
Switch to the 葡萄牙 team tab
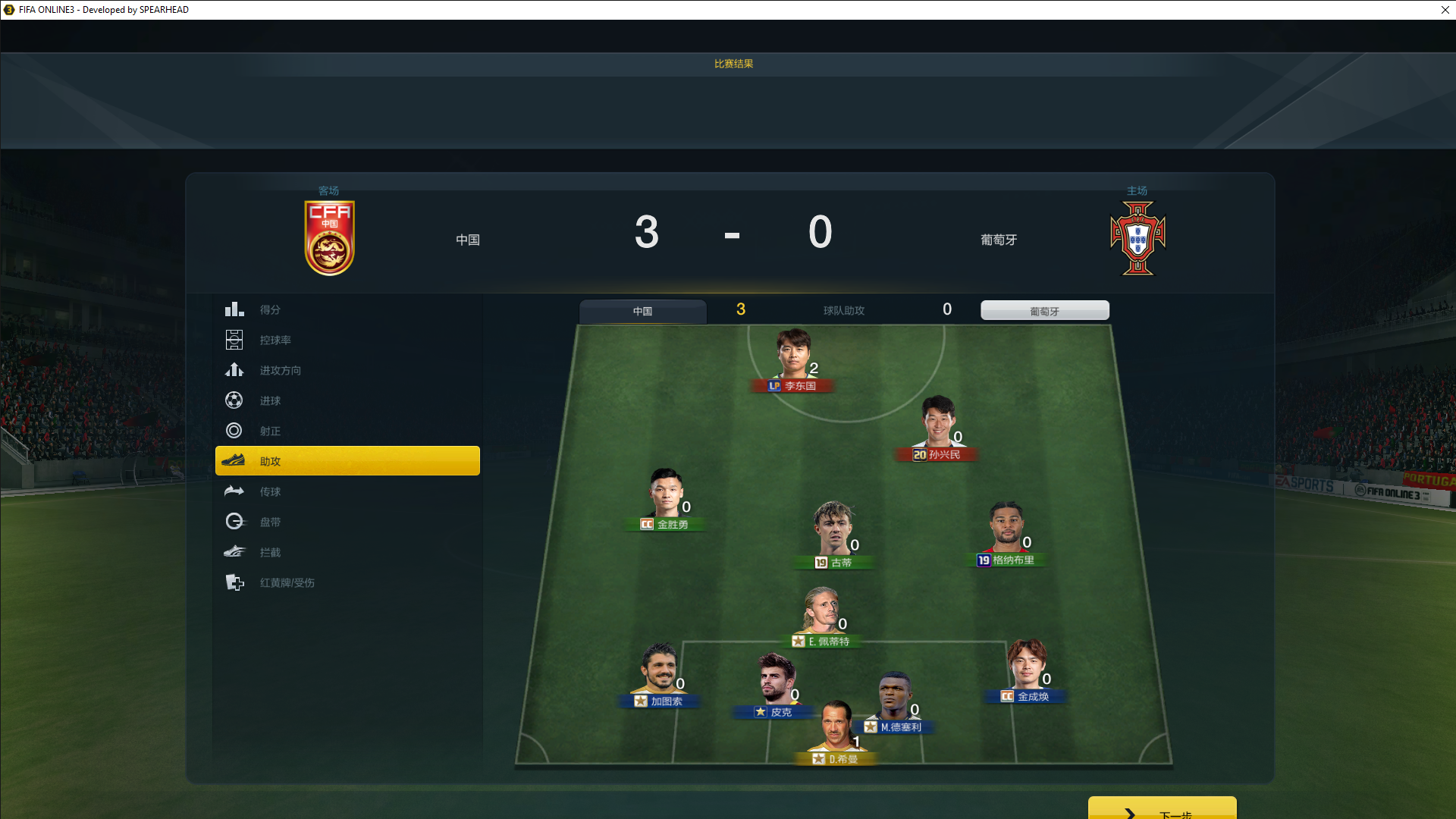pyautogui.click(x=1044, y=311)
